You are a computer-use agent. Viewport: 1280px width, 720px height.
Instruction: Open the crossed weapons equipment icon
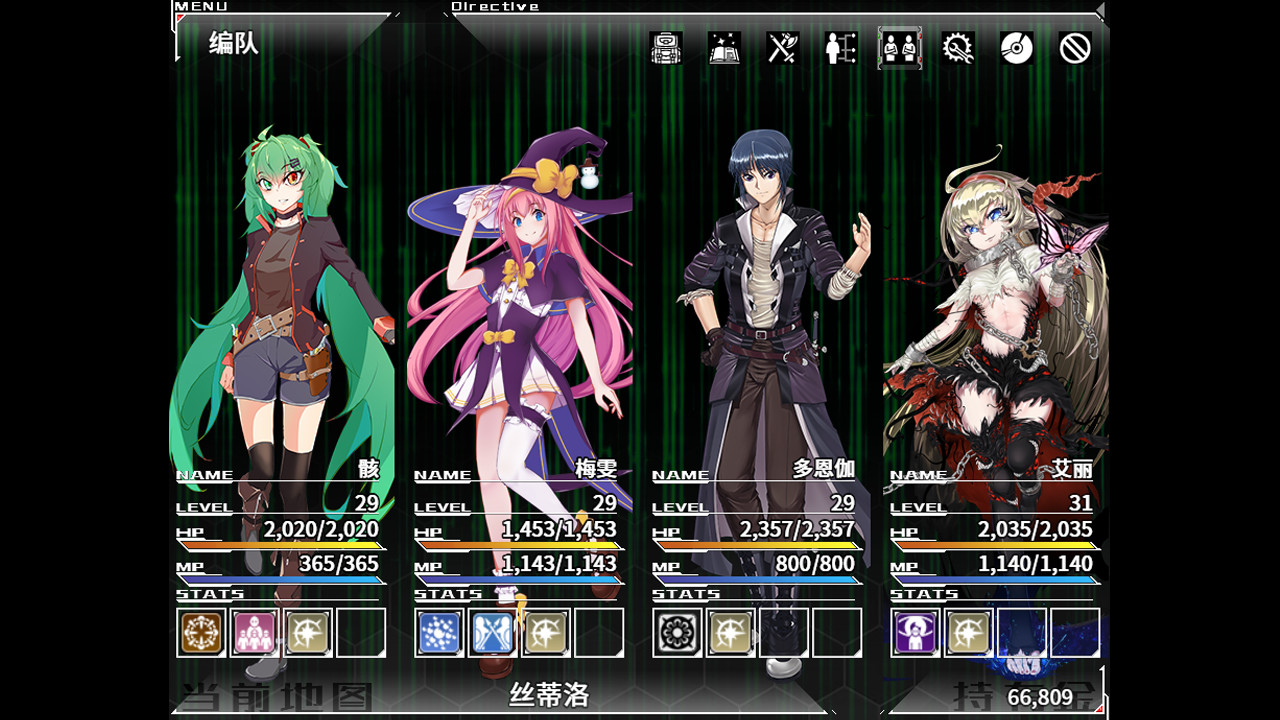(x=781, y=48)
